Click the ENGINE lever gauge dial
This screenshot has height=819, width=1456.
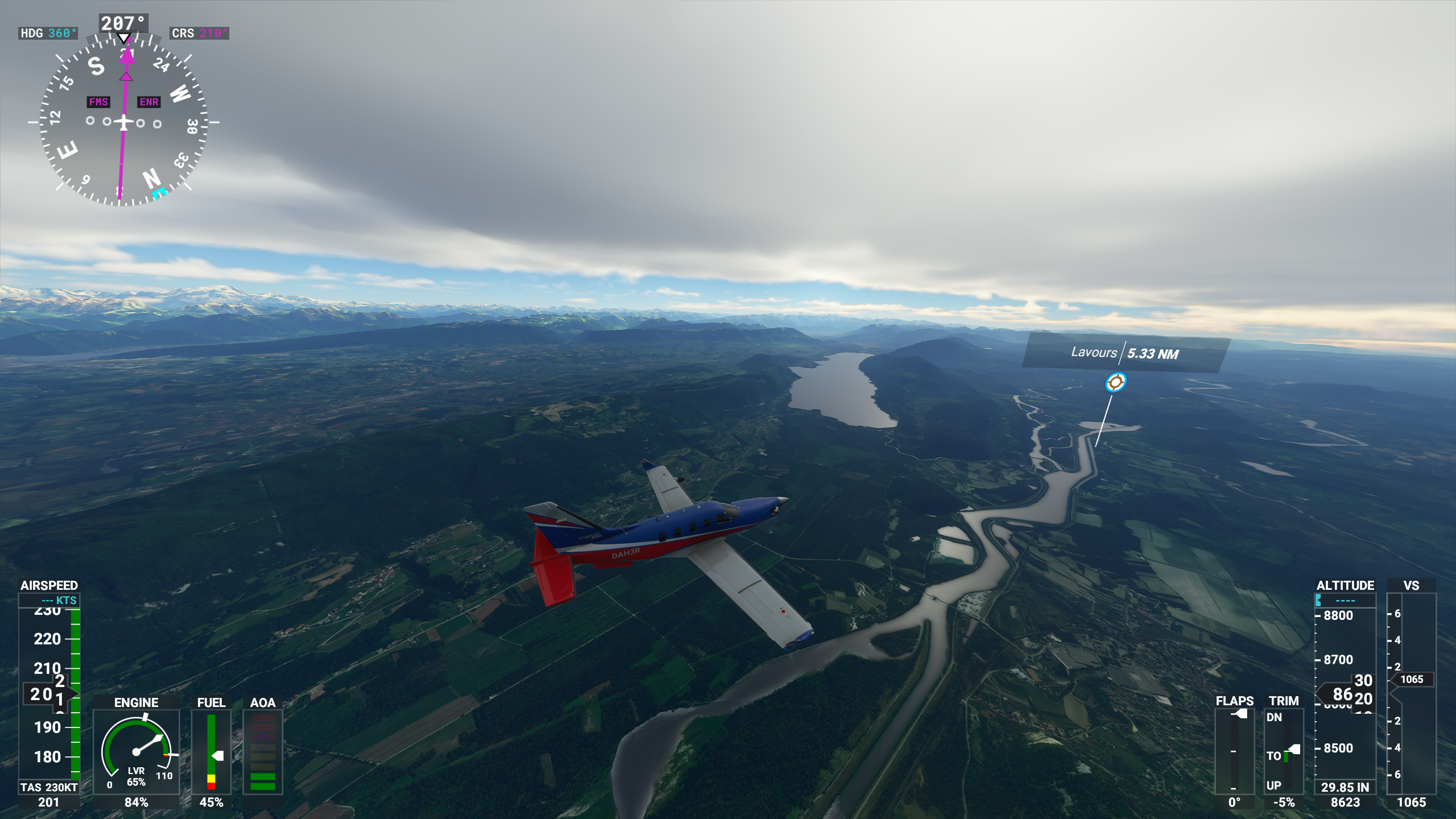pos(136,752)
